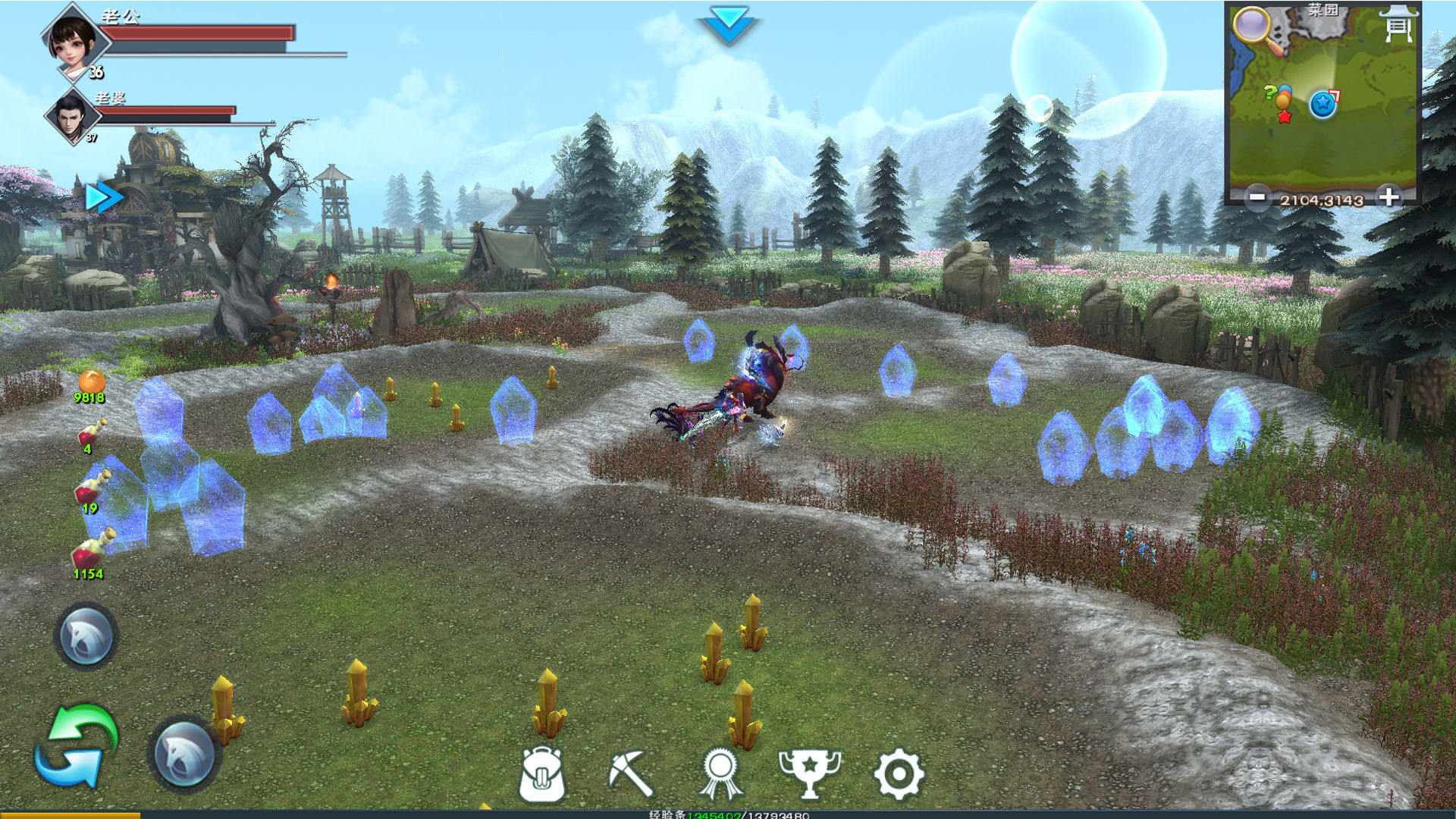Click the green and blue swap arrows
The image size is (1456, 819).
(77, 746)
